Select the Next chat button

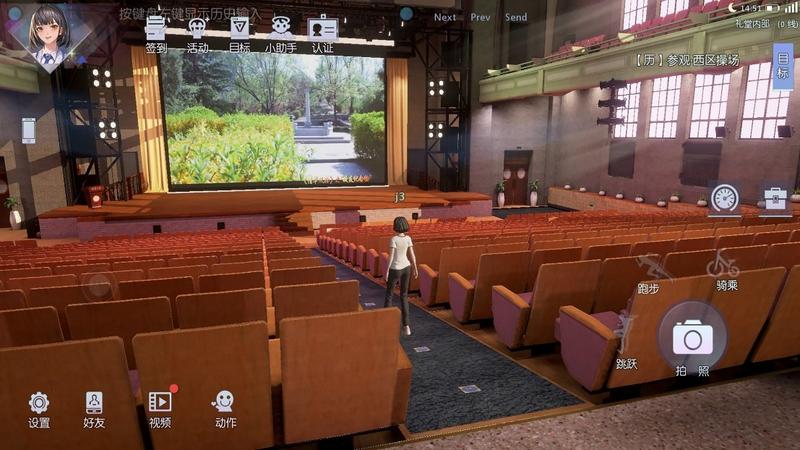click(445, 17)
